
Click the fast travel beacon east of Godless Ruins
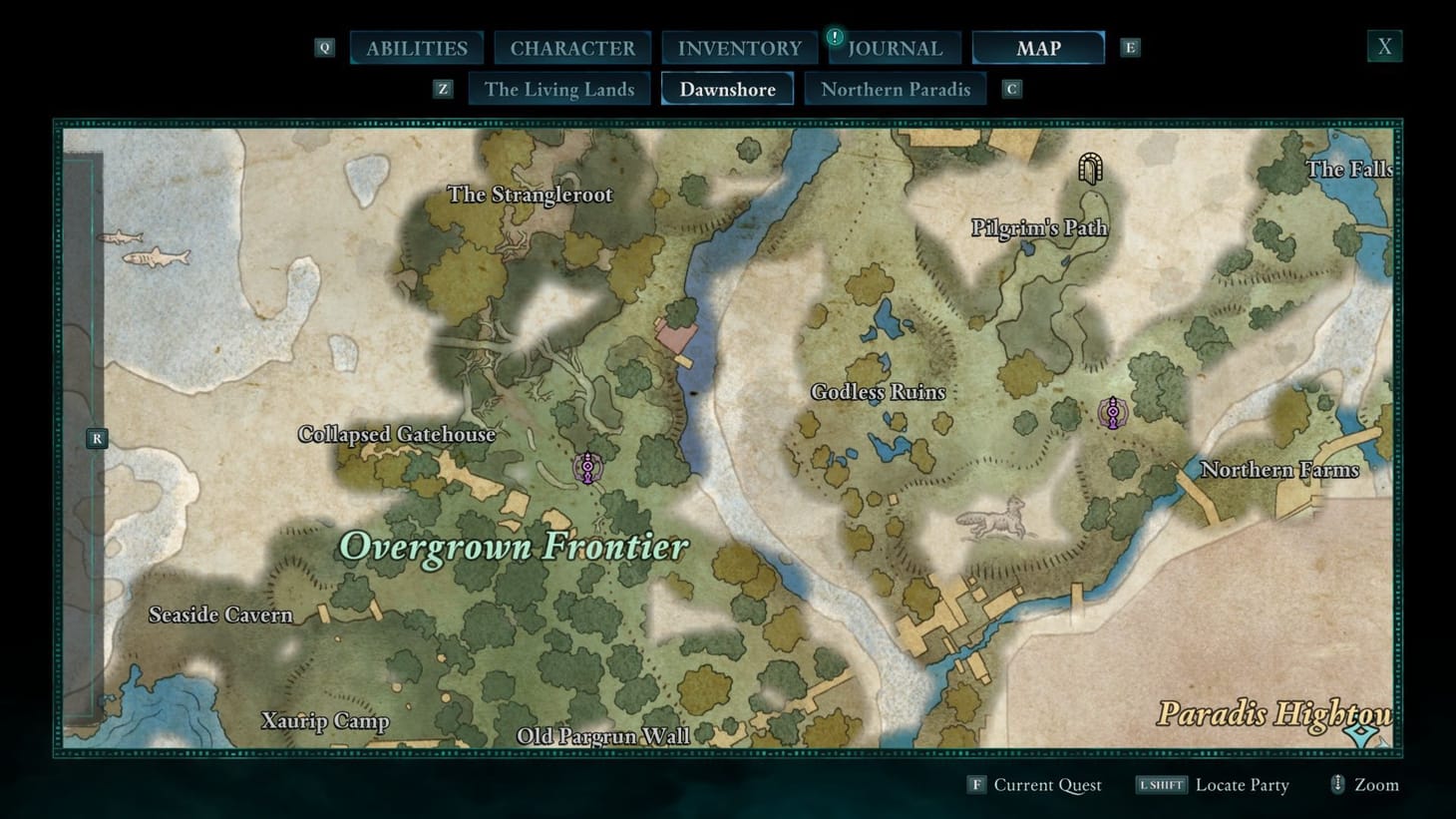click(x=1112, y=411)
